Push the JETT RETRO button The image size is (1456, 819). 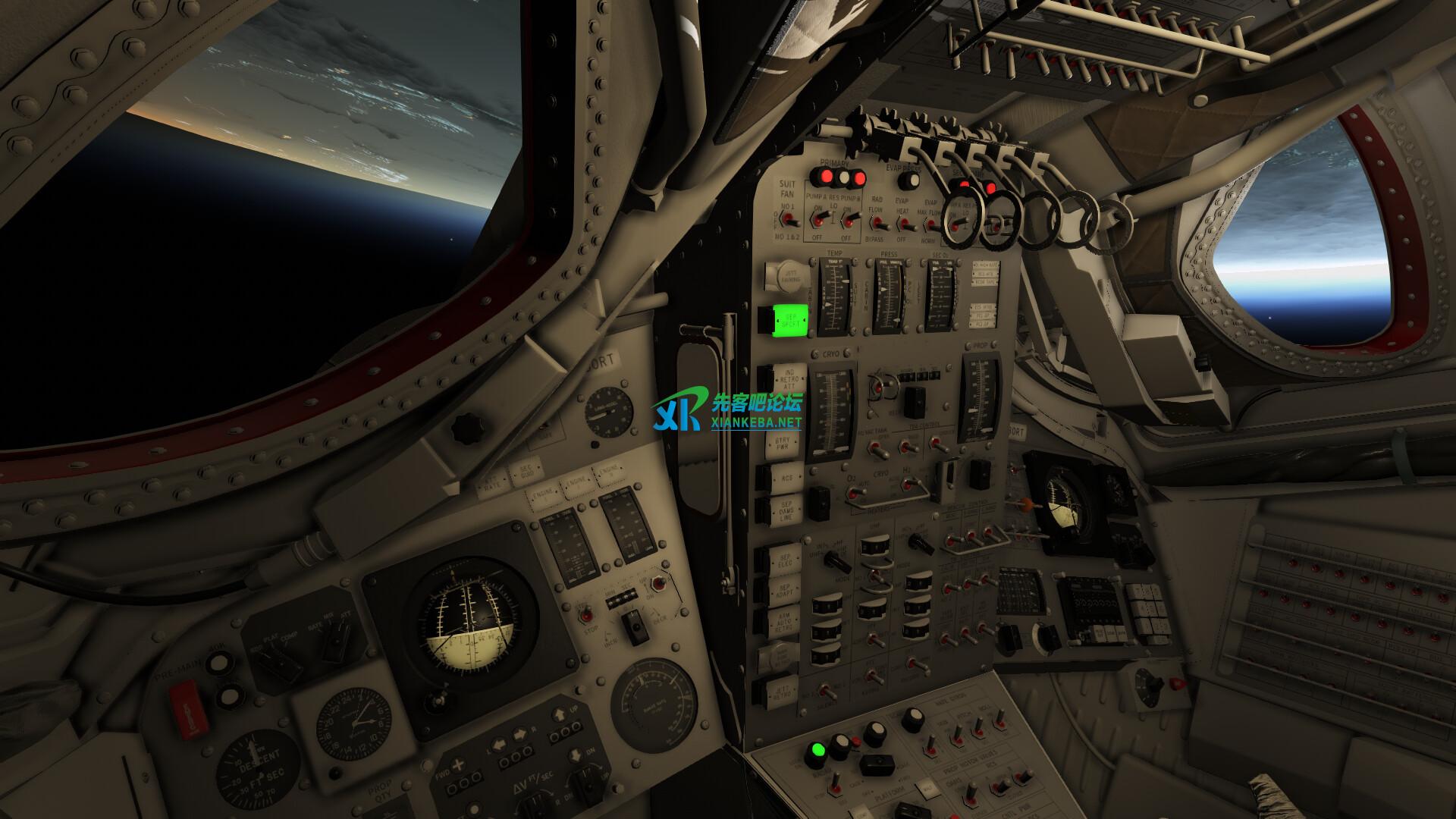(x=781, y=692)
